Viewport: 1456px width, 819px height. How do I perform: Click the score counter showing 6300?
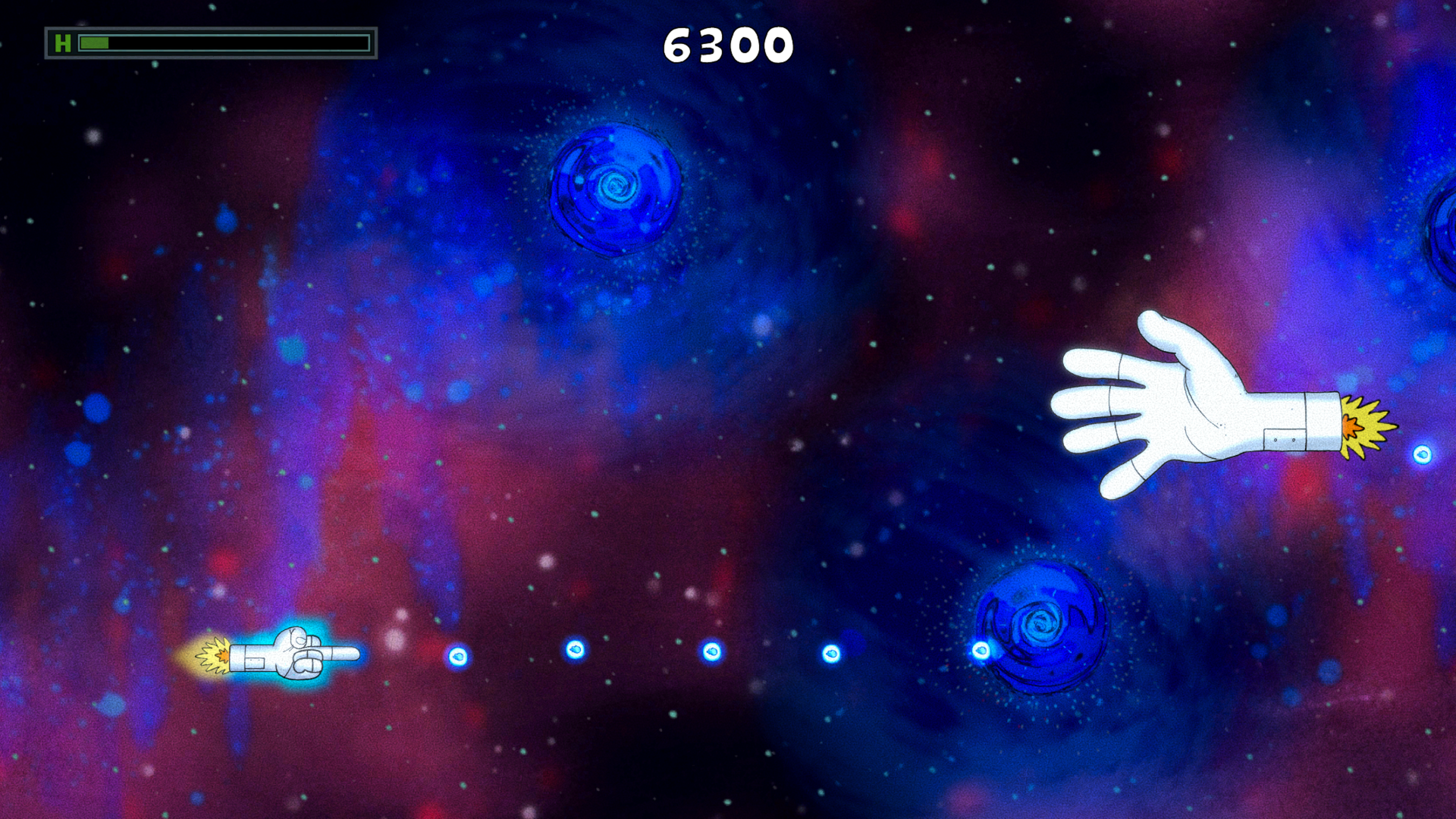728,43
